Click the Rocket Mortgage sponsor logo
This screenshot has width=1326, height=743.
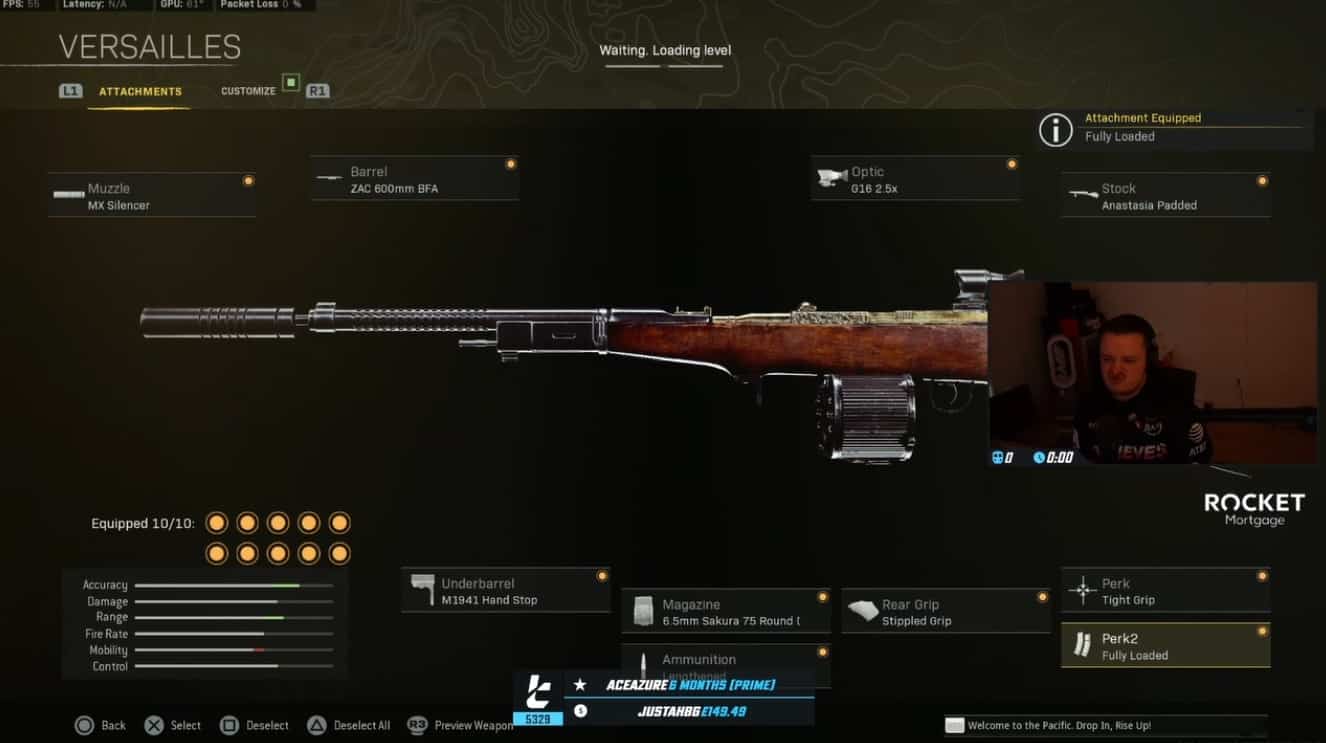point(1254,508)
